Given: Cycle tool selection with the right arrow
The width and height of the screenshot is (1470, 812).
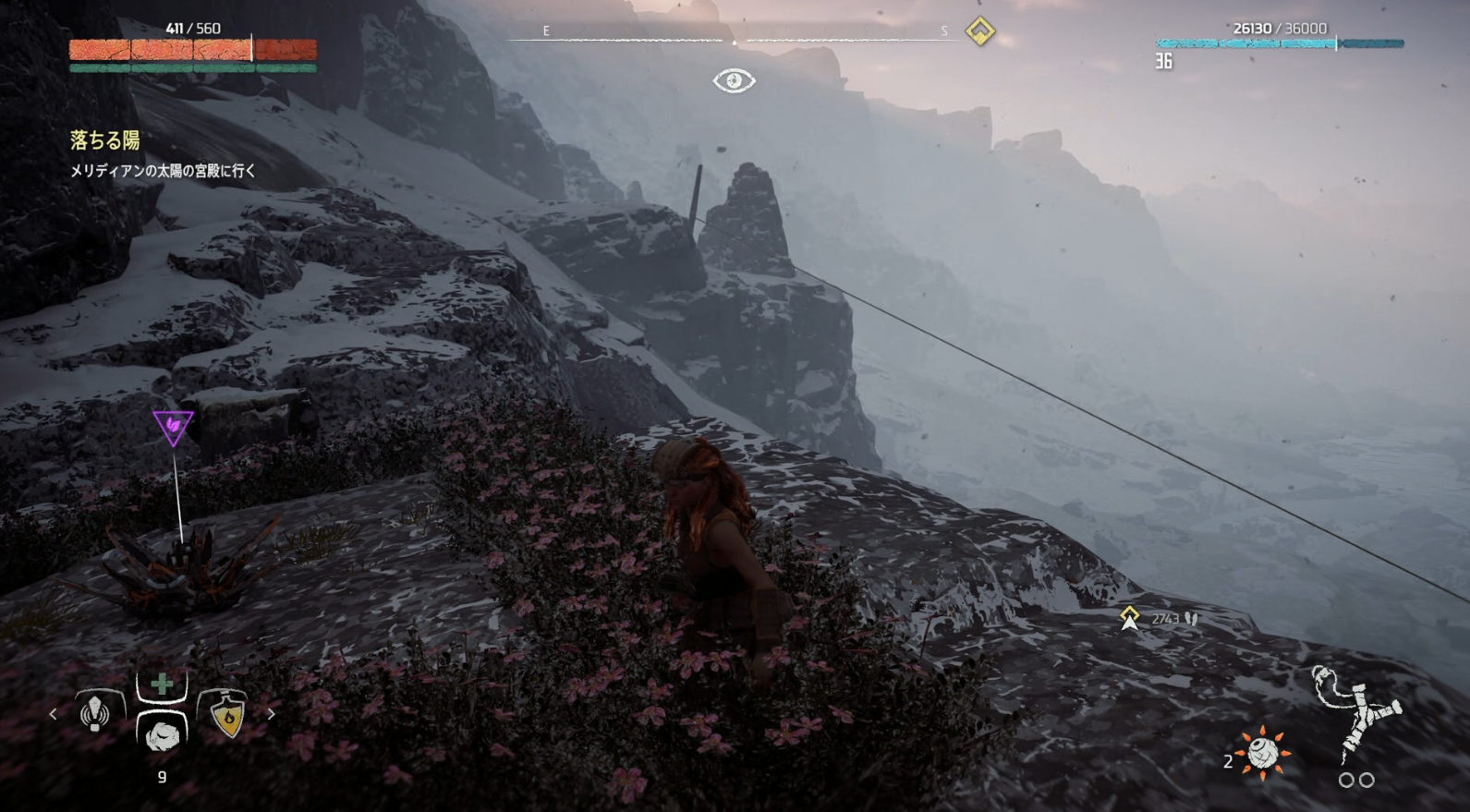Looking at the screenshot, I should (271, 714).
